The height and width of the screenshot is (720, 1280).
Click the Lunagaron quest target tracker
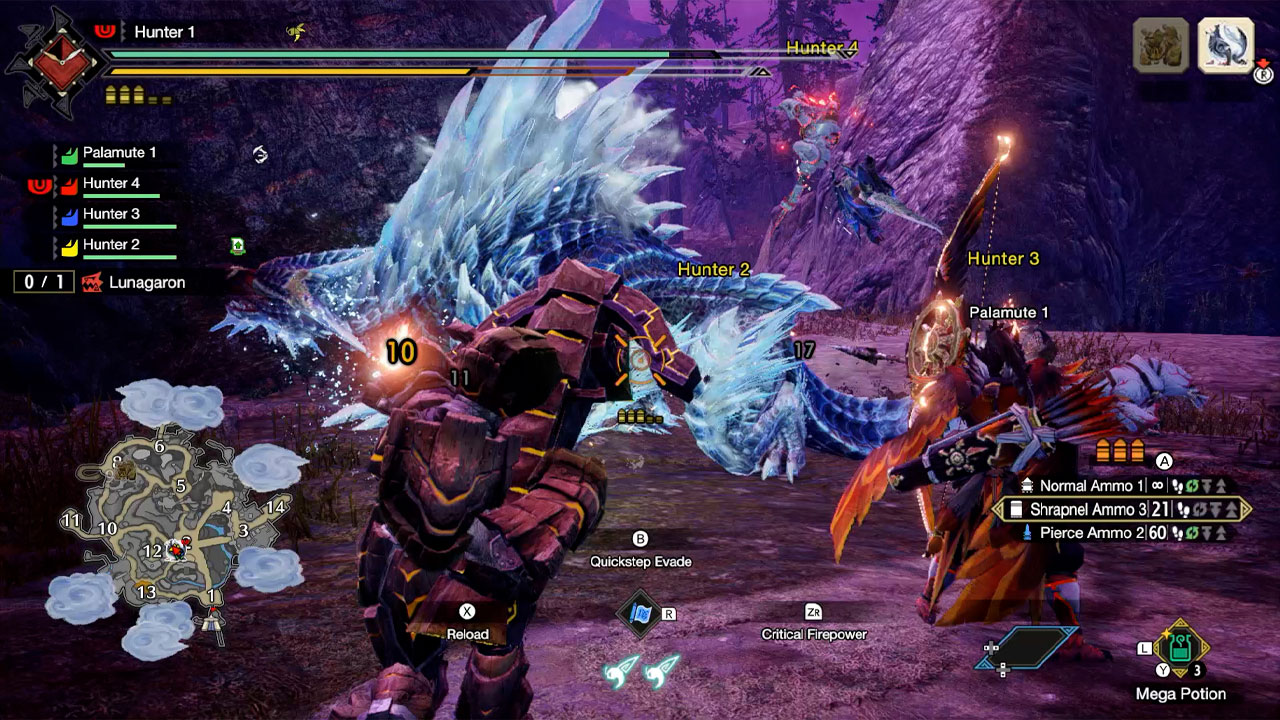click(133, 283)
